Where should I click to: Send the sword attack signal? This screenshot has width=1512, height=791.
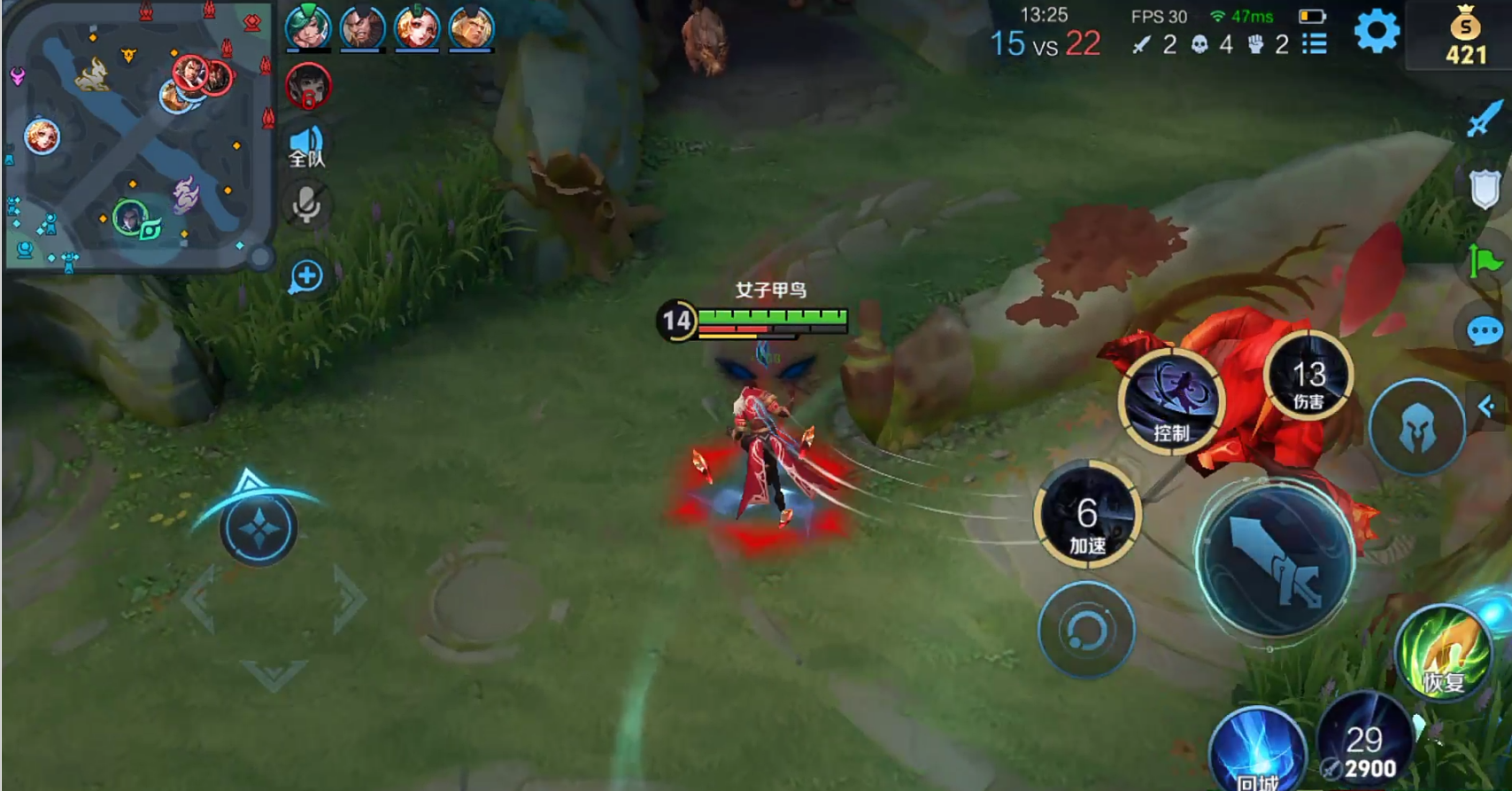pyautogui.click(x=1485, y=119)
